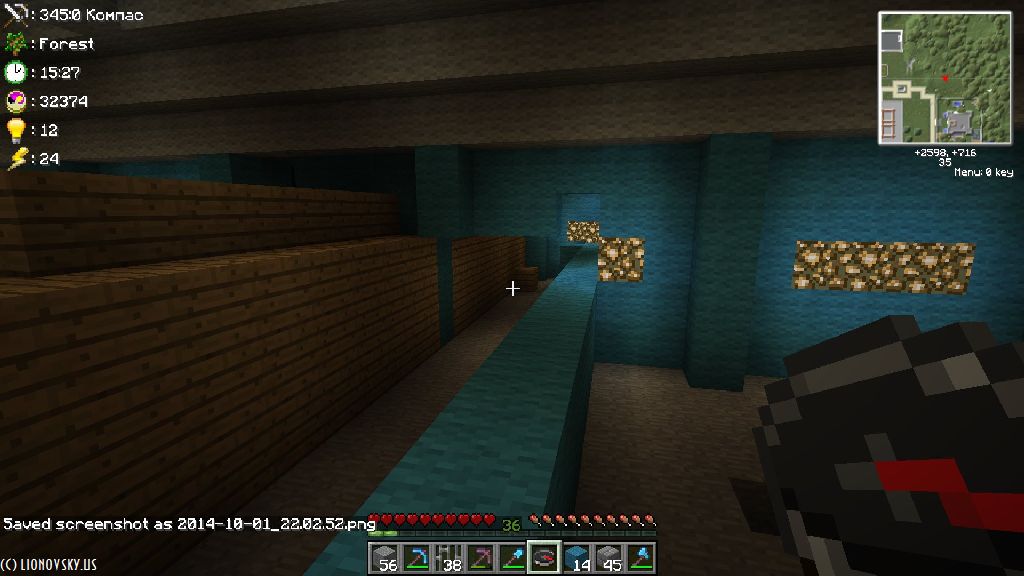Equip the diamond shovel from the hotbar

512,557
